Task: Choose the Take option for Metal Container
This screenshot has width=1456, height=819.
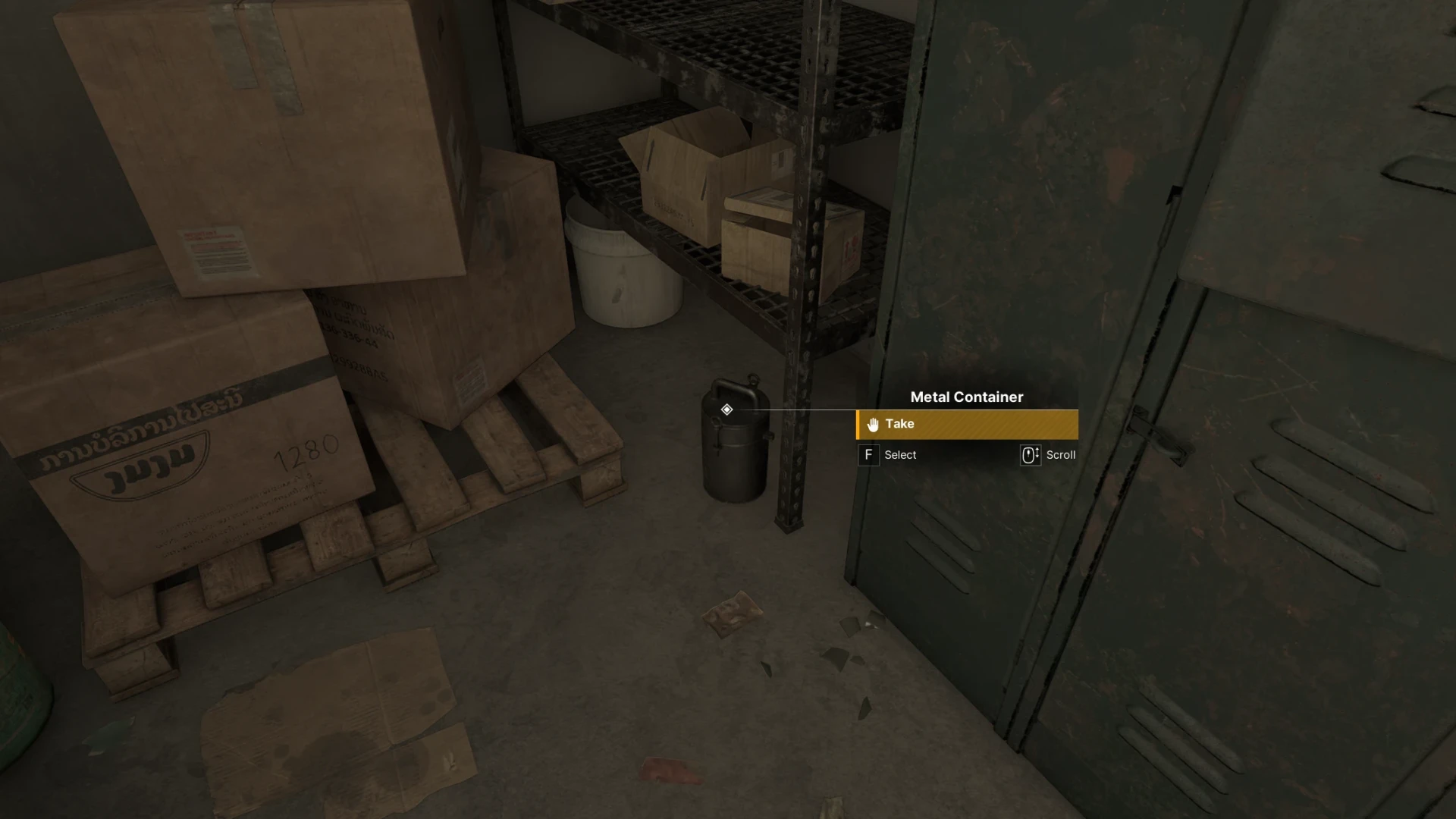Action: click(x=966, y=425)
